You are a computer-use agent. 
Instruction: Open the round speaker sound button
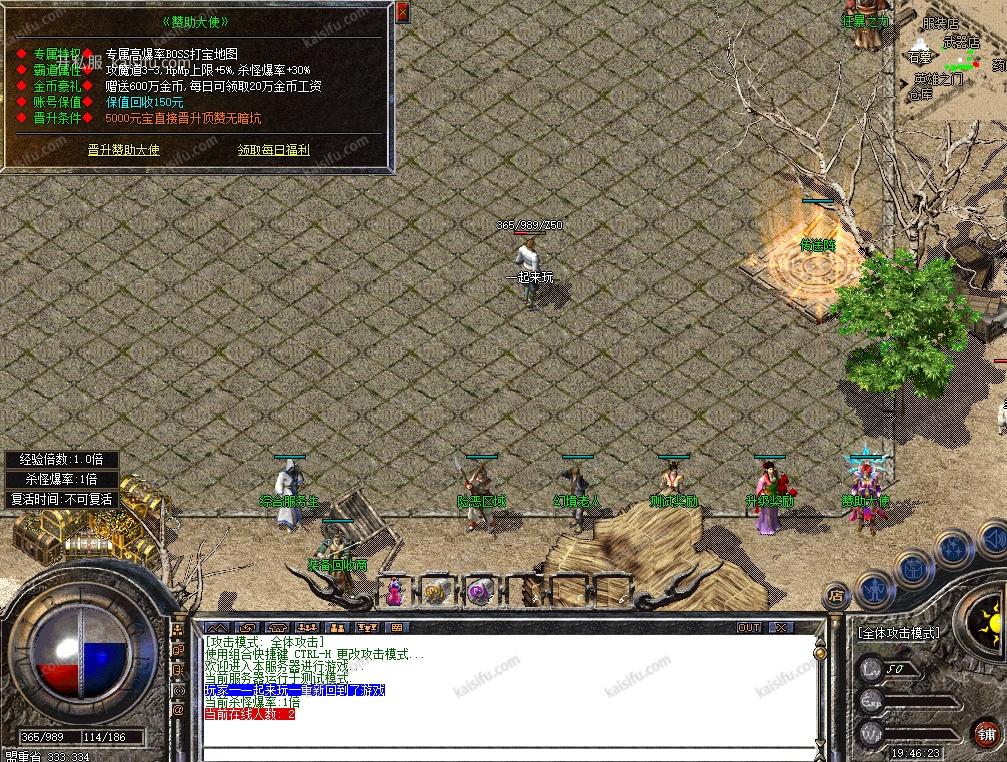[x=992, y=541]
